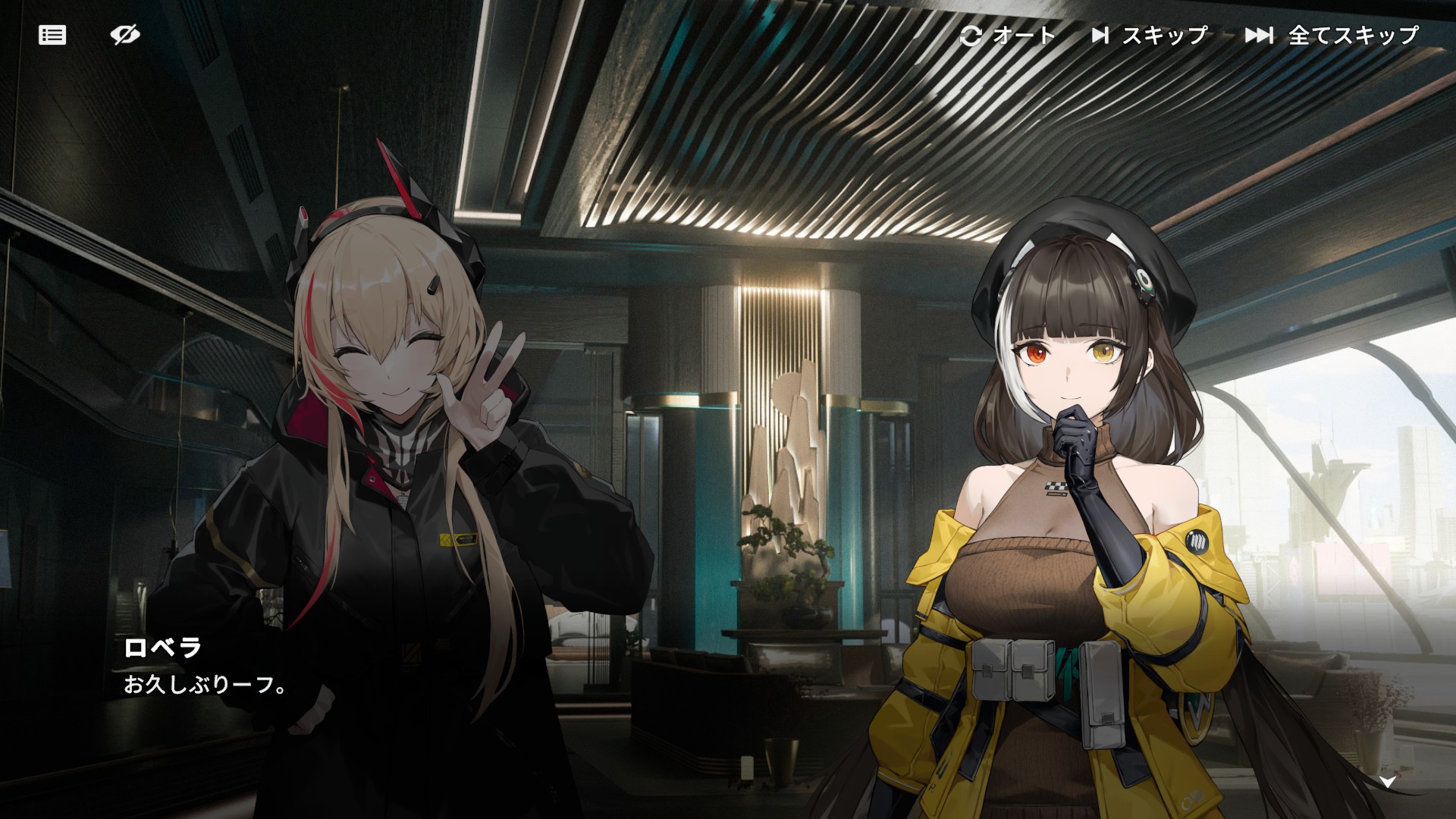
Task: Select 全てスキップ to skip everything
Action: click(1332, 35)
